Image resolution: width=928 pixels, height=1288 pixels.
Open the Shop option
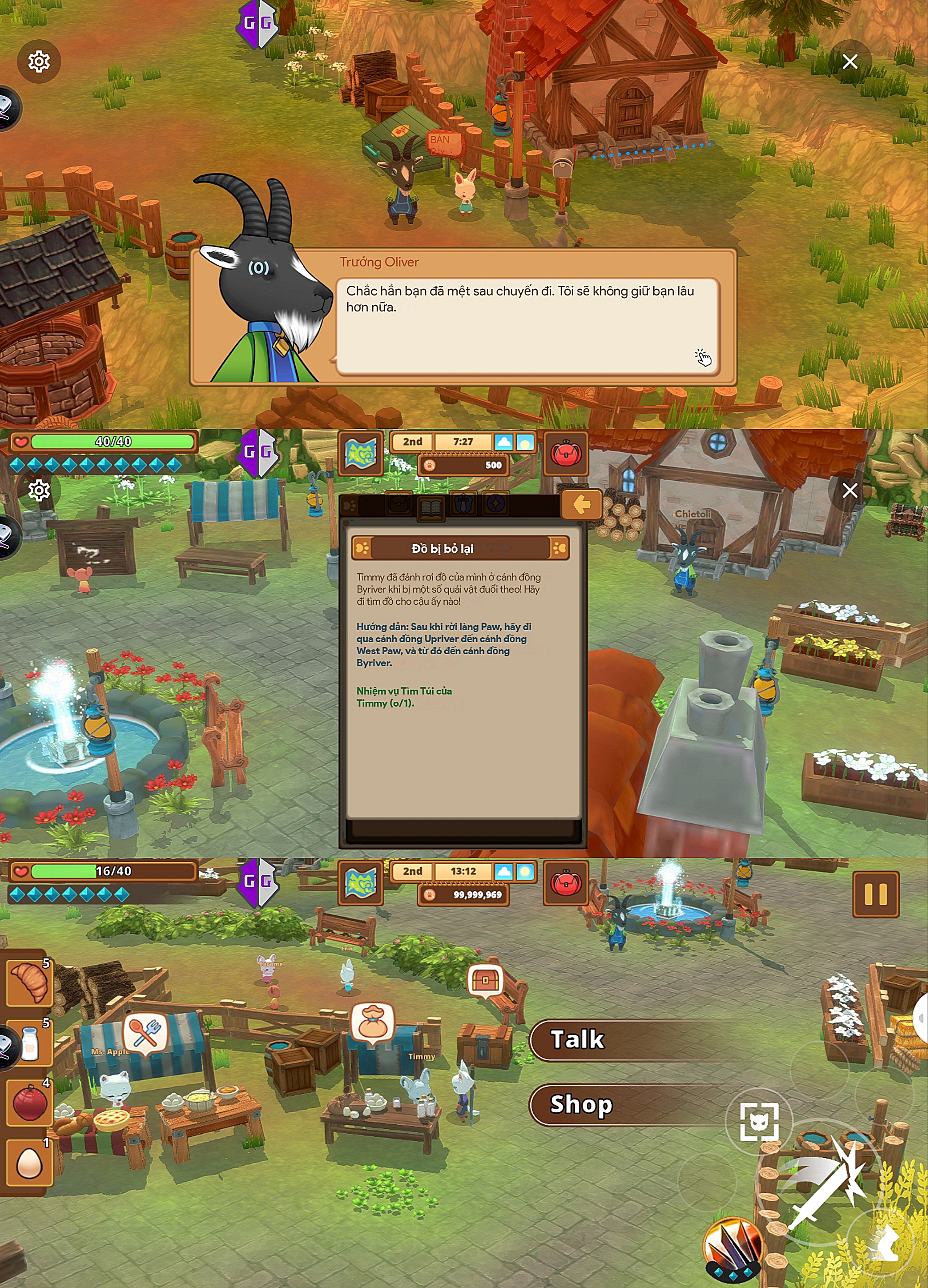[625, 1104]
